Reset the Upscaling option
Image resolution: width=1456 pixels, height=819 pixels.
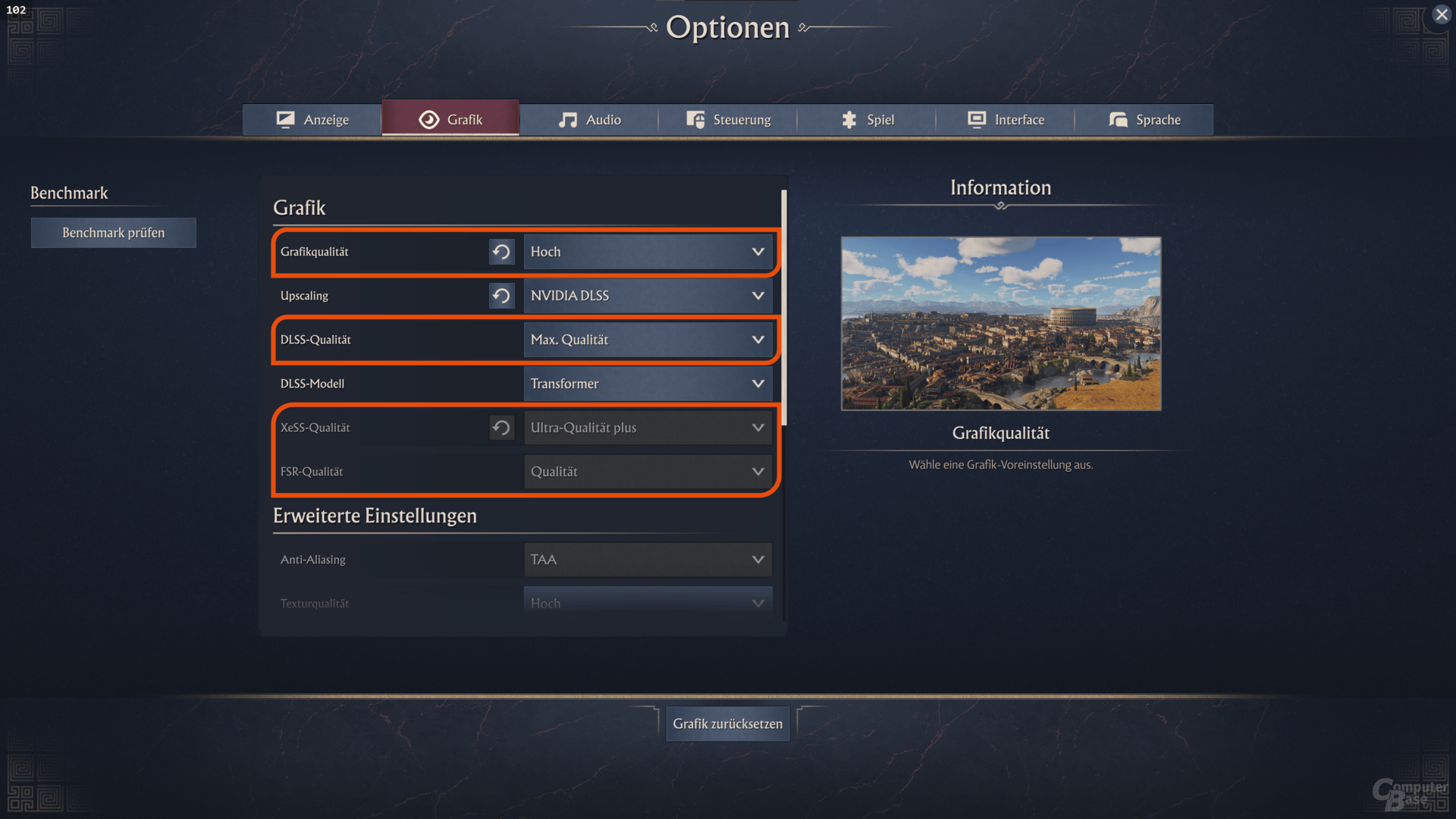pyautogui.click(x=501, y=296)
